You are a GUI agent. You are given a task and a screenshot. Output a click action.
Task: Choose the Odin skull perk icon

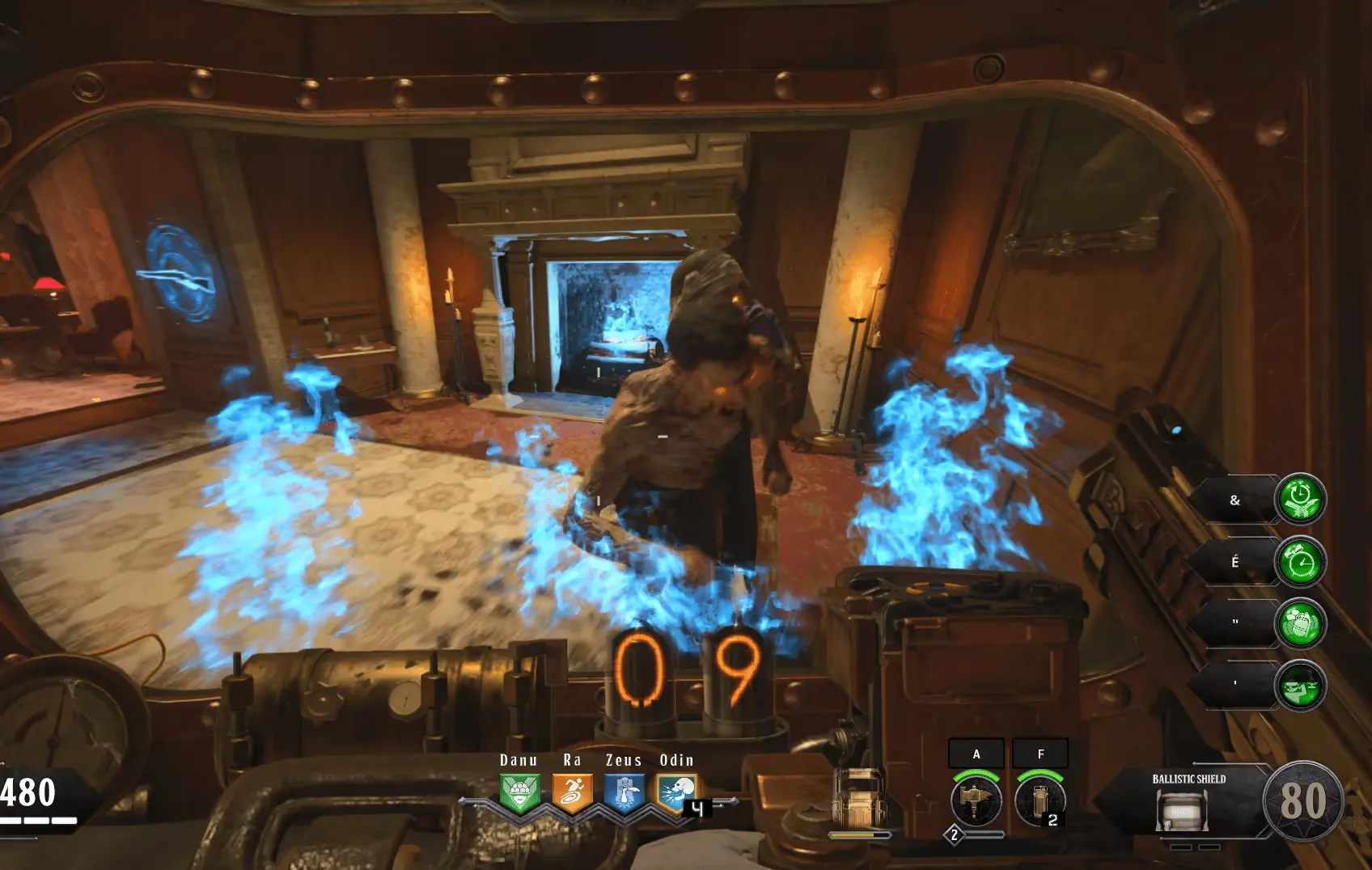point(676,792)
